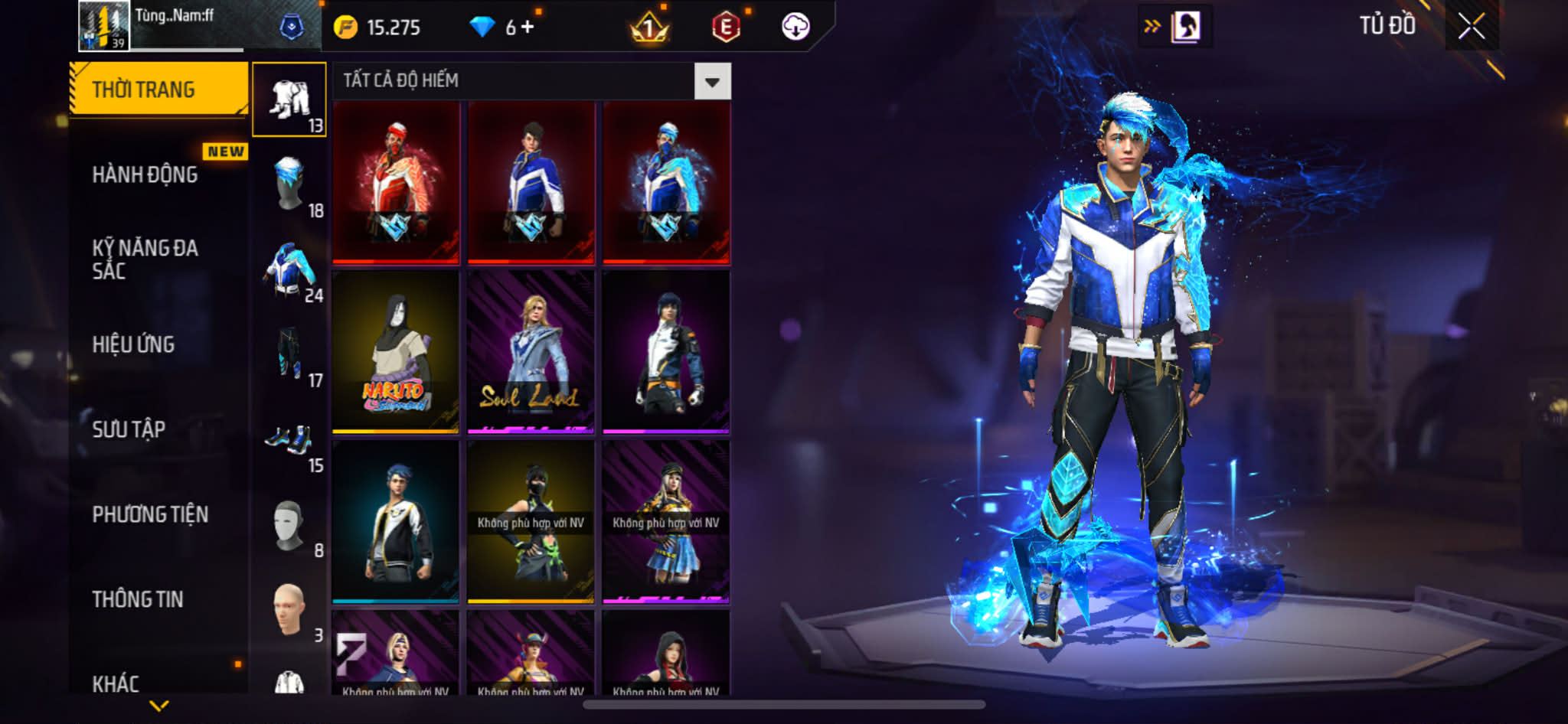The width and height of the screenshot is (1568, 724).
Task: Show the blue hair headwear category
Action: point(289,184)
